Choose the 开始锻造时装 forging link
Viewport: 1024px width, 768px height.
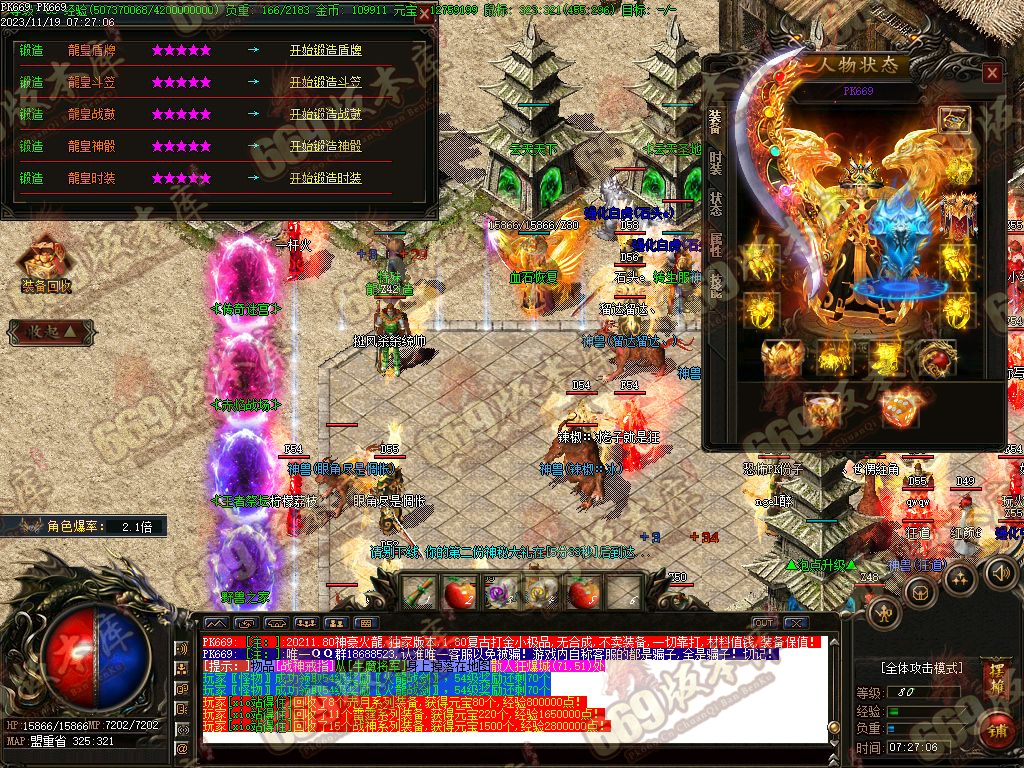pyautogui.click(x=326, y=178)
